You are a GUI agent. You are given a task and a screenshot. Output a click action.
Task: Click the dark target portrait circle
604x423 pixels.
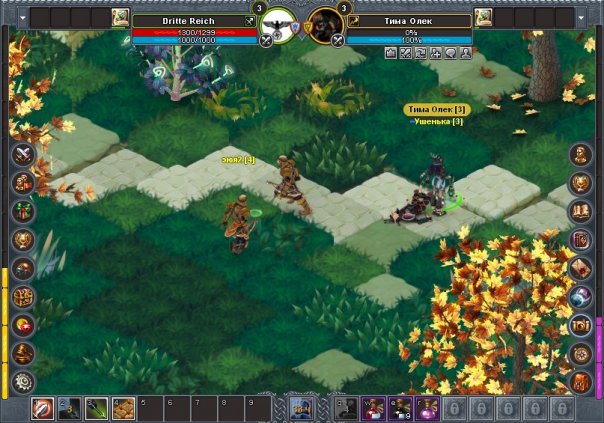pyautogui.click(x=326, y=26)
